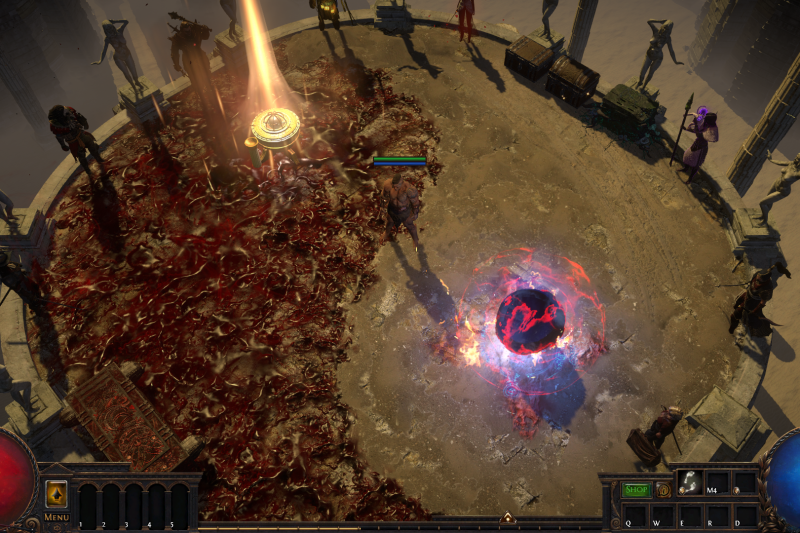Screen dimensions: 800x533
Task: Open the Menu button
Action: pyautogui.click(x=56, y=517)
